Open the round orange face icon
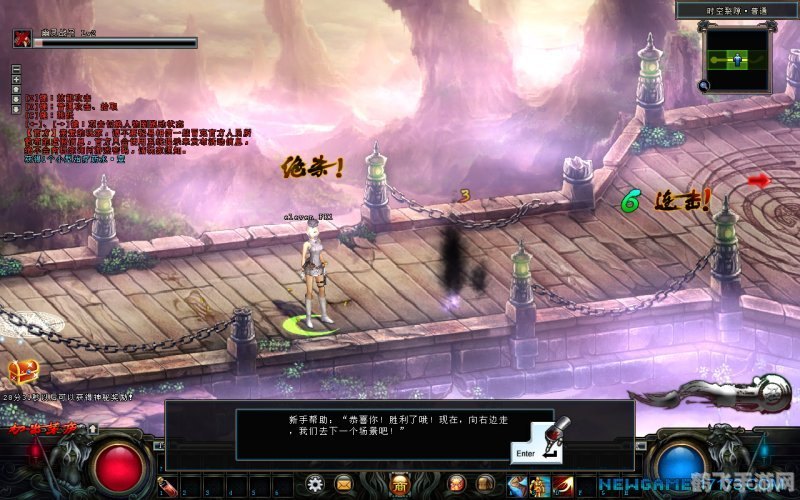 (x=457, y=485)
